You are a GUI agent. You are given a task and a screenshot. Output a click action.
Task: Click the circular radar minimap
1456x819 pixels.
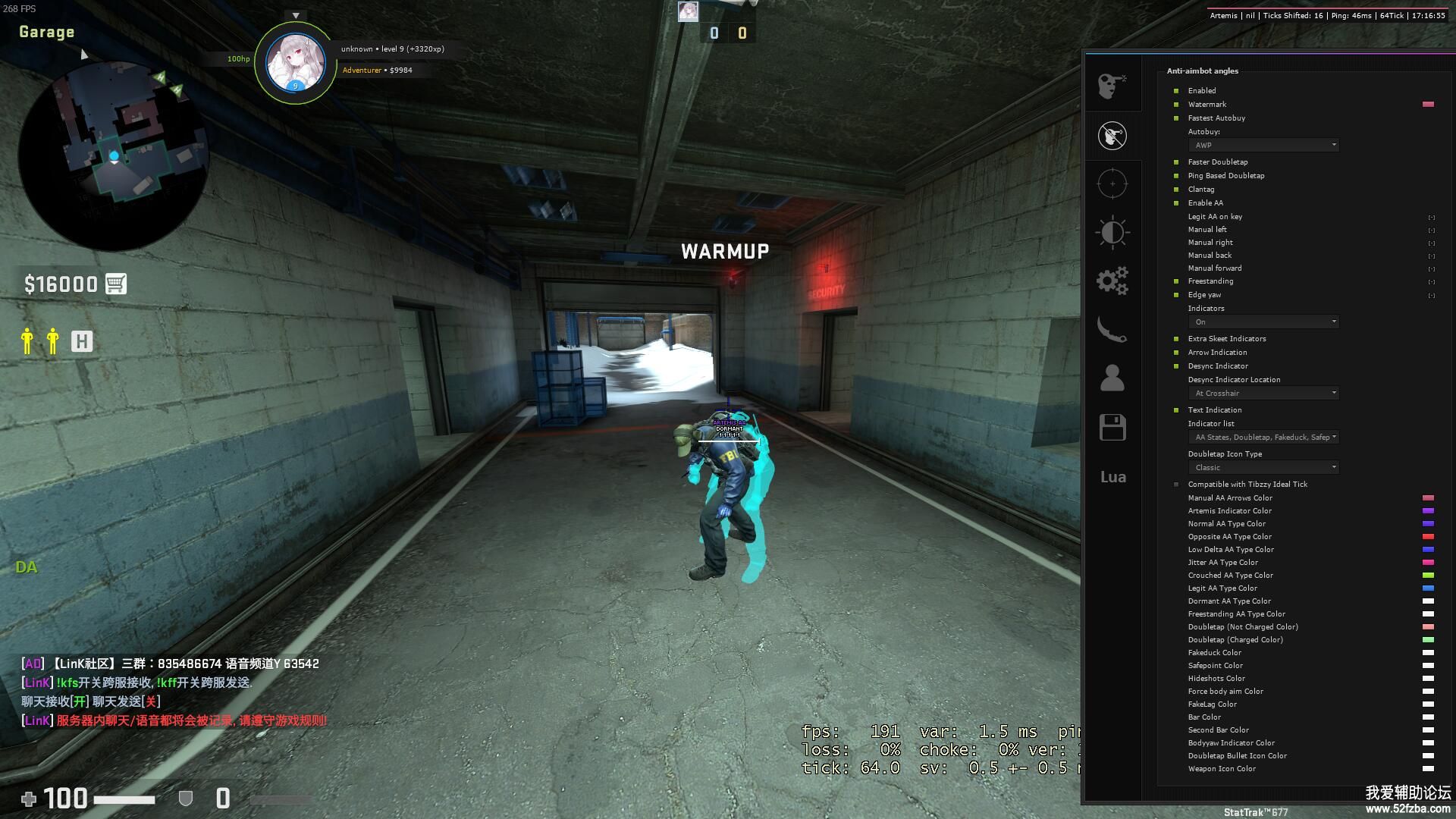click(x=114, y=155)
